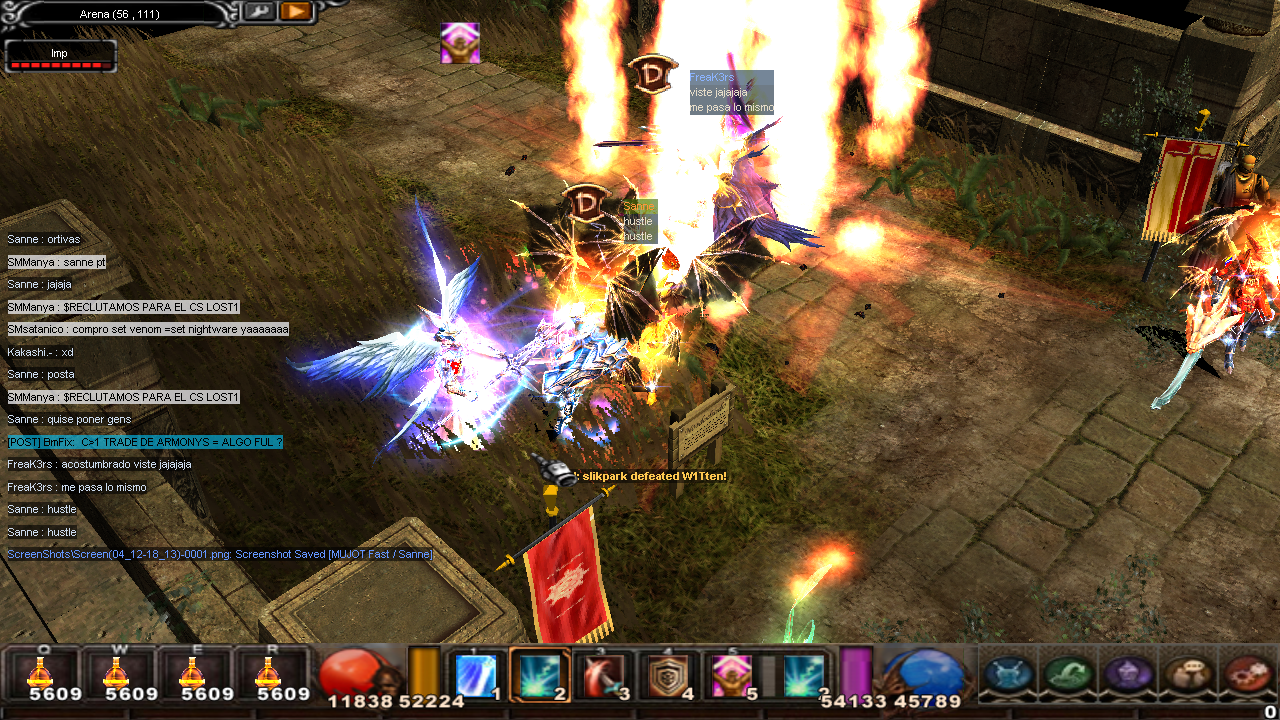Use the potion in the W slot

(119, 673)
